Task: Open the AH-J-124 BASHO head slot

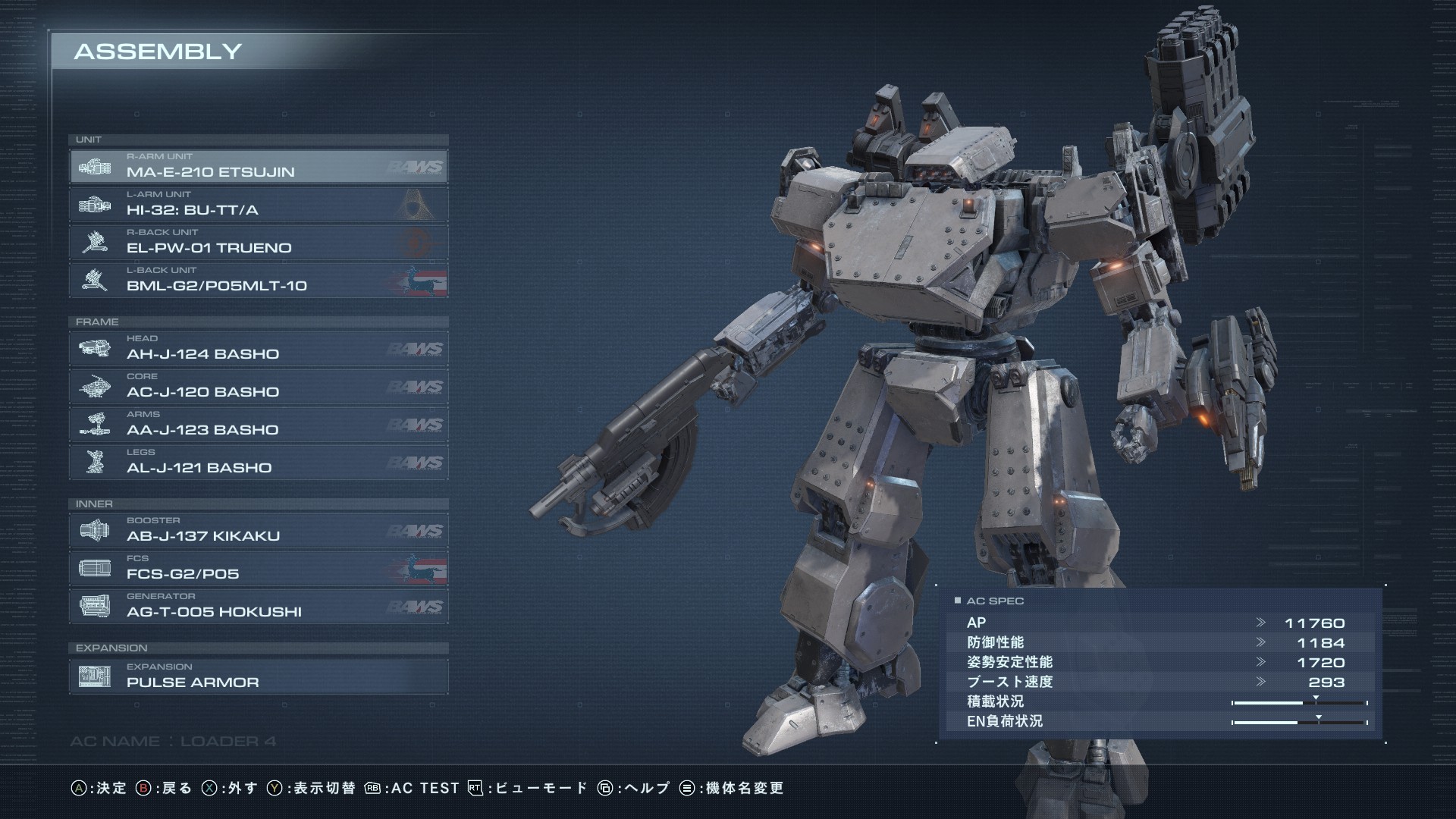Action: coord(258,349)
